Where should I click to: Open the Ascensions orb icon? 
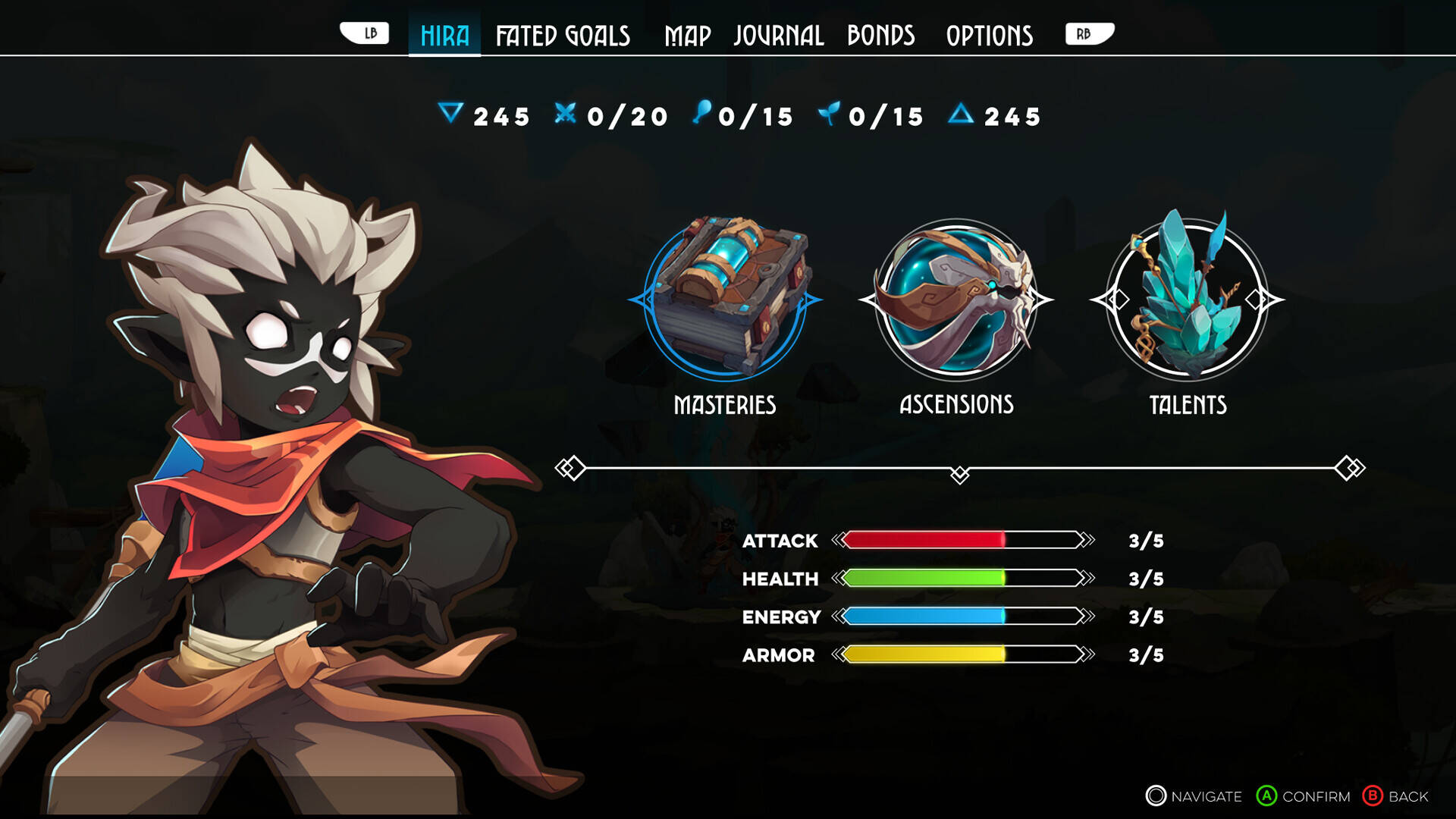click(x=956, y=300)
